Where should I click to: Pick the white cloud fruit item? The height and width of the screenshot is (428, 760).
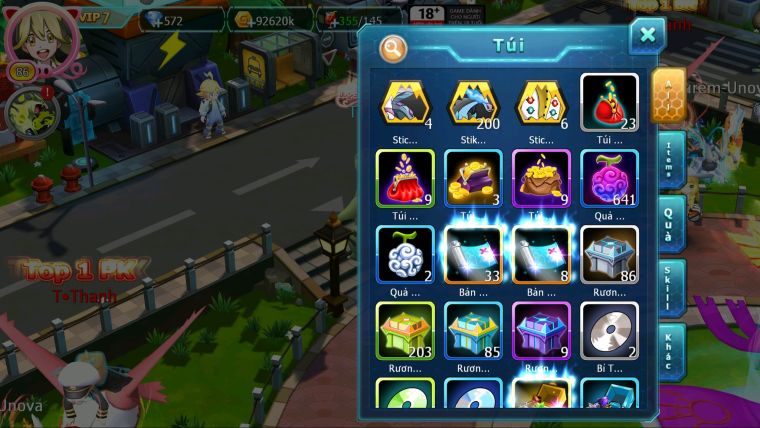point(405,253)
